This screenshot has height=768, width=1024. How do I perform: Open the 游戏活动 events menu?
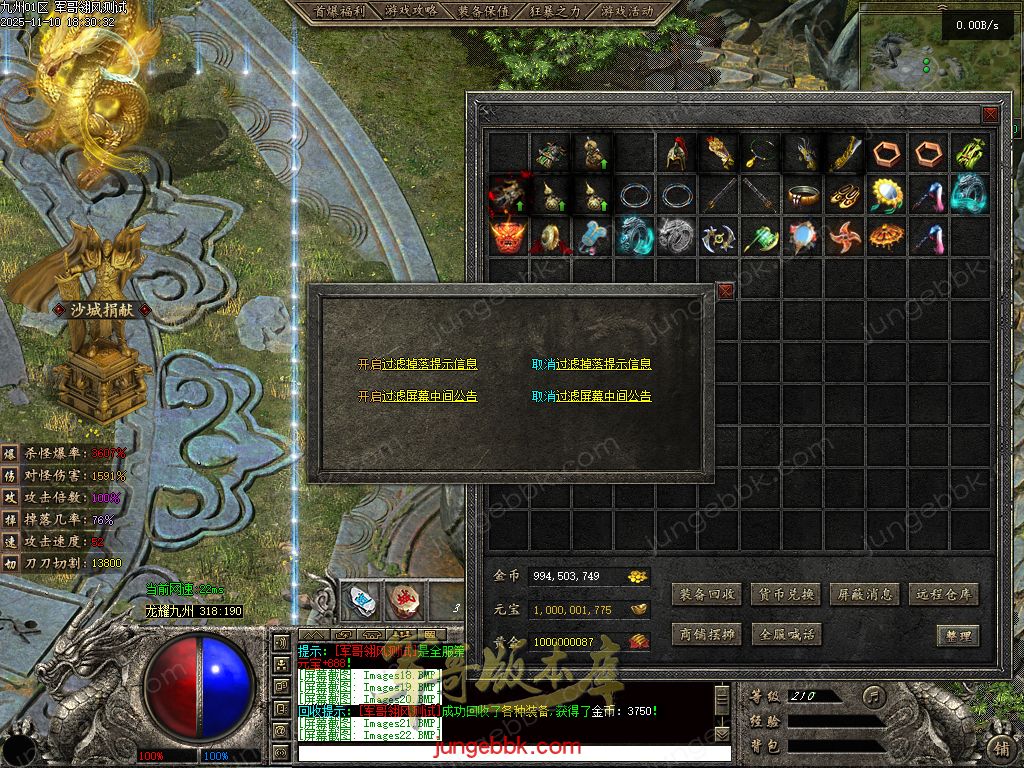coord(627,11)
